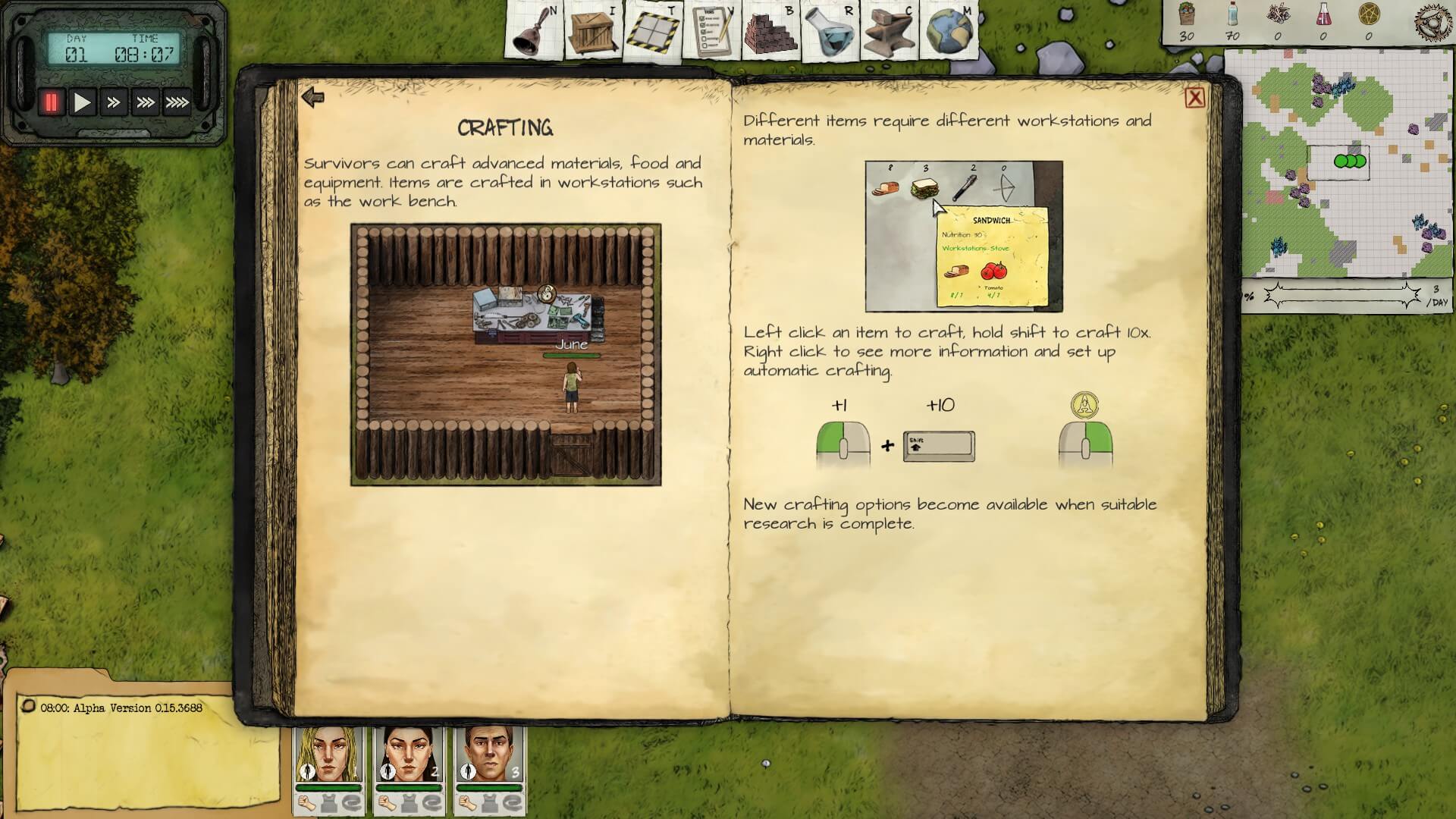This screenshot has height=819, width=1456.
Task: Close the crafting guide book
Action: point(1194,98)
